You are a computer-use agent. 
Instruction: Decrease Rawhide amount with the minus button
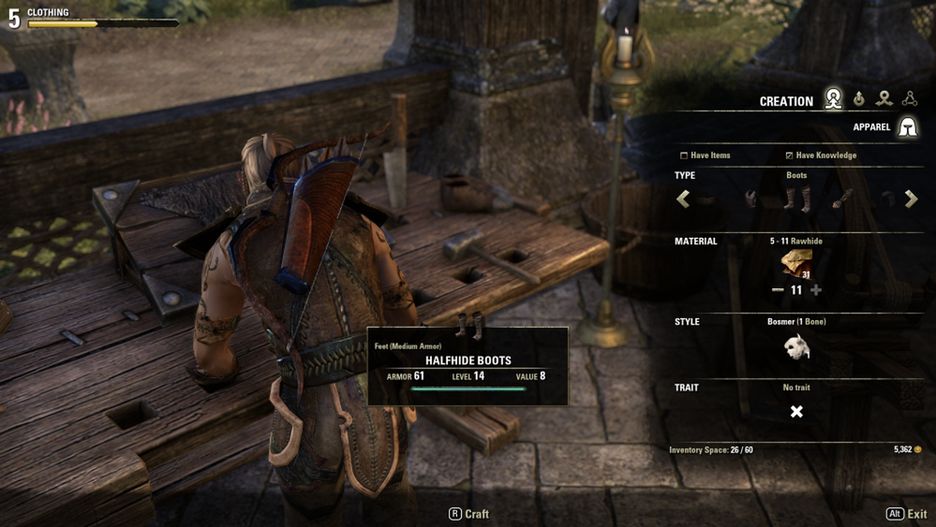click(777, 290)
